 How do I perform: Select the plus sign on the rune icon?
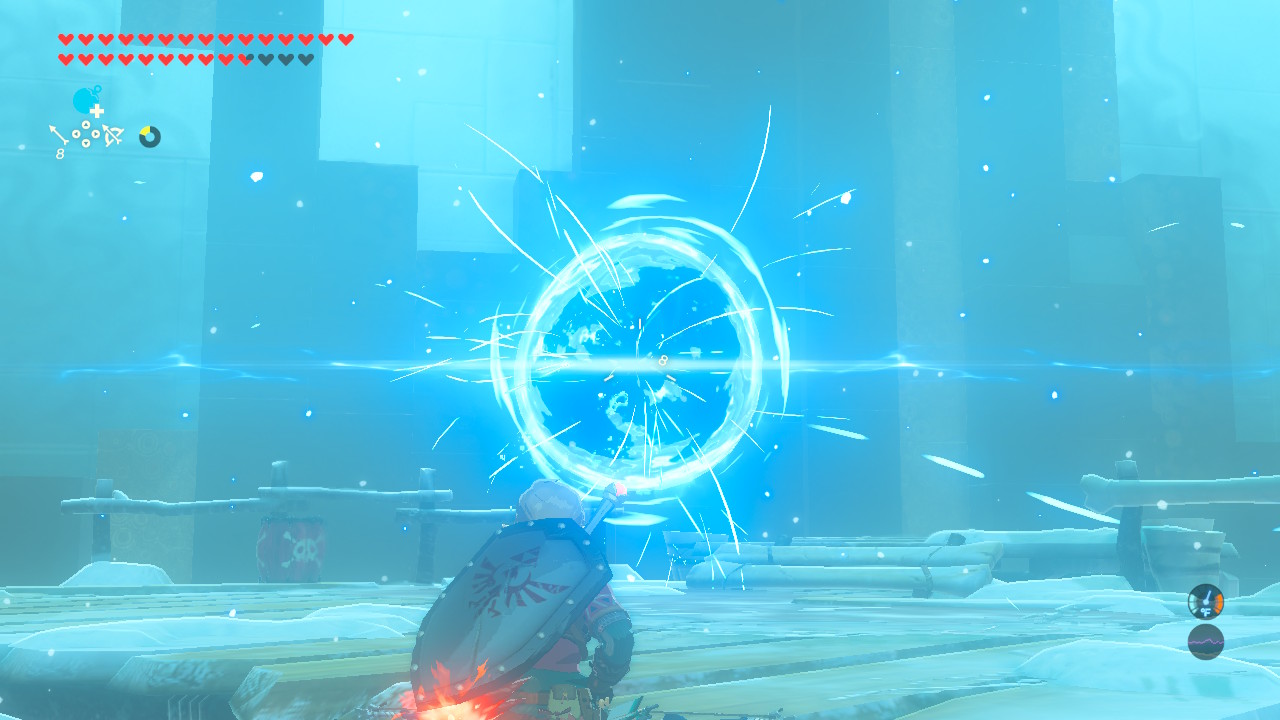coord(97,110)
